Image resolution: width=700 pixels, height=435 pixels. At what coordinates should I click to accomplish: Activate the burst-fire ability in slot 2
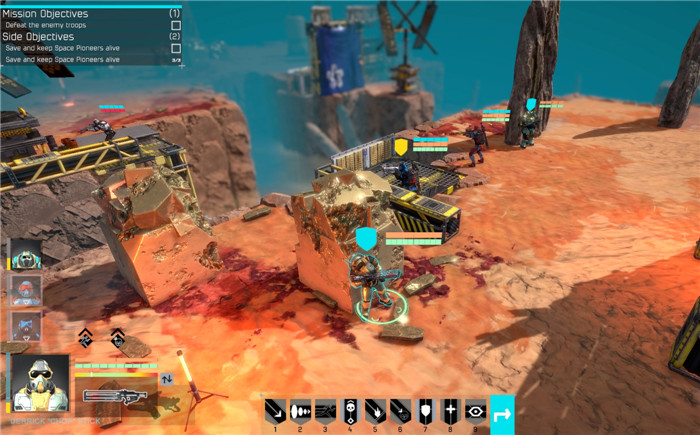300,410
